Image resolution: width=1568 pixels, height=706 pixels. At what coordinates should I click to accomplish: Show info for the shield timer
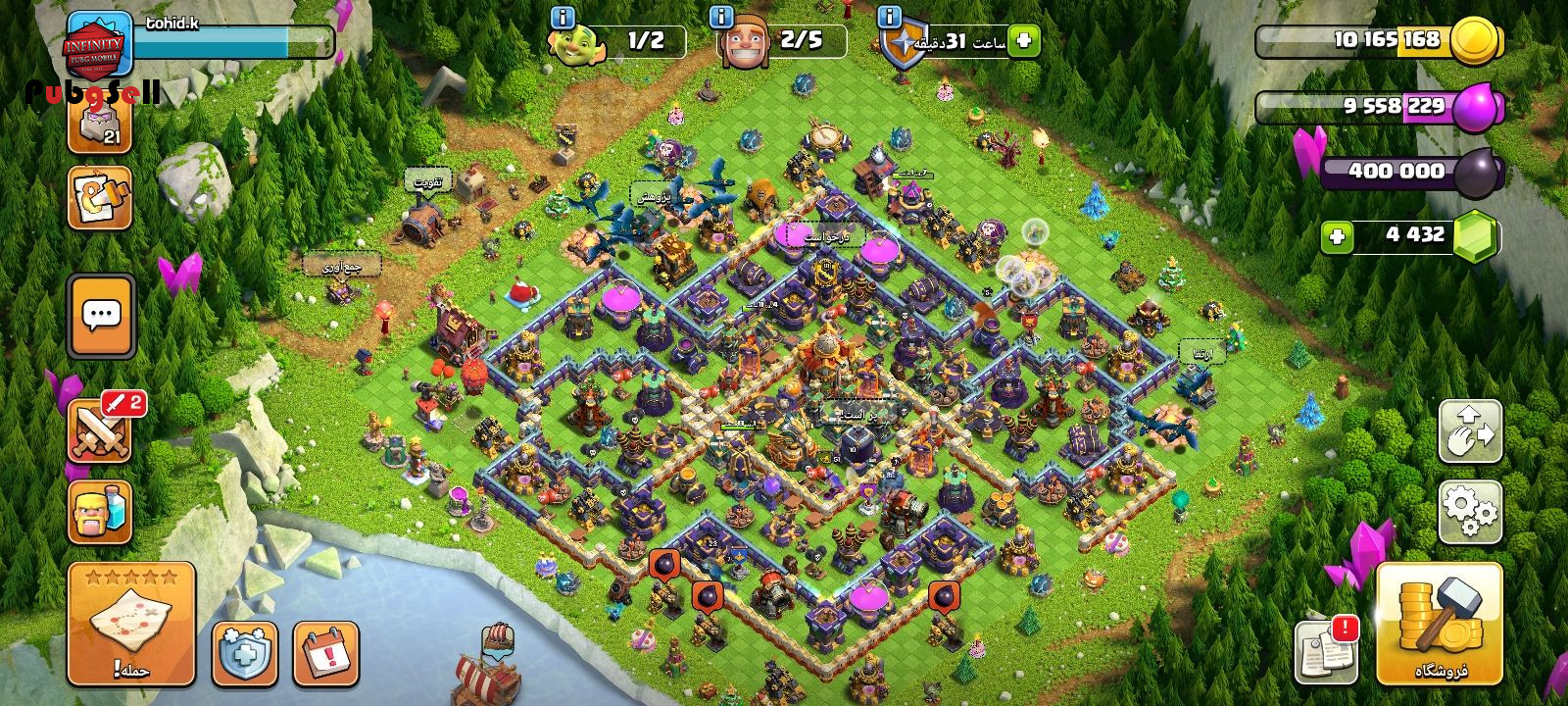890,17
